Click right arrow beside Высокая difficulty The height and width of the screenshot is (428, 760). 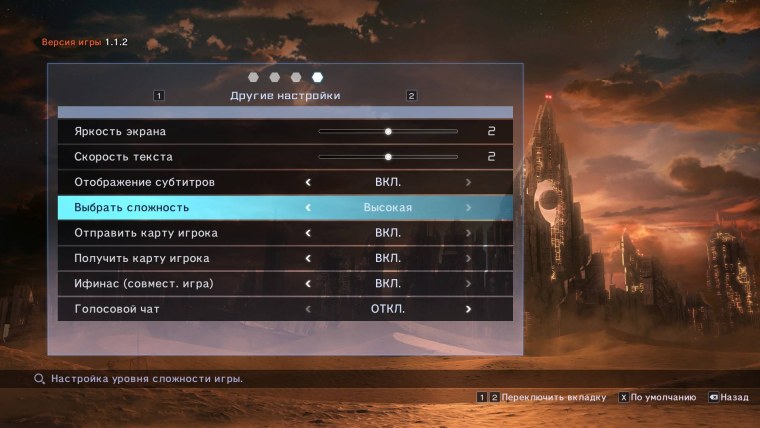pyautogui.click(x=468, y=208)
